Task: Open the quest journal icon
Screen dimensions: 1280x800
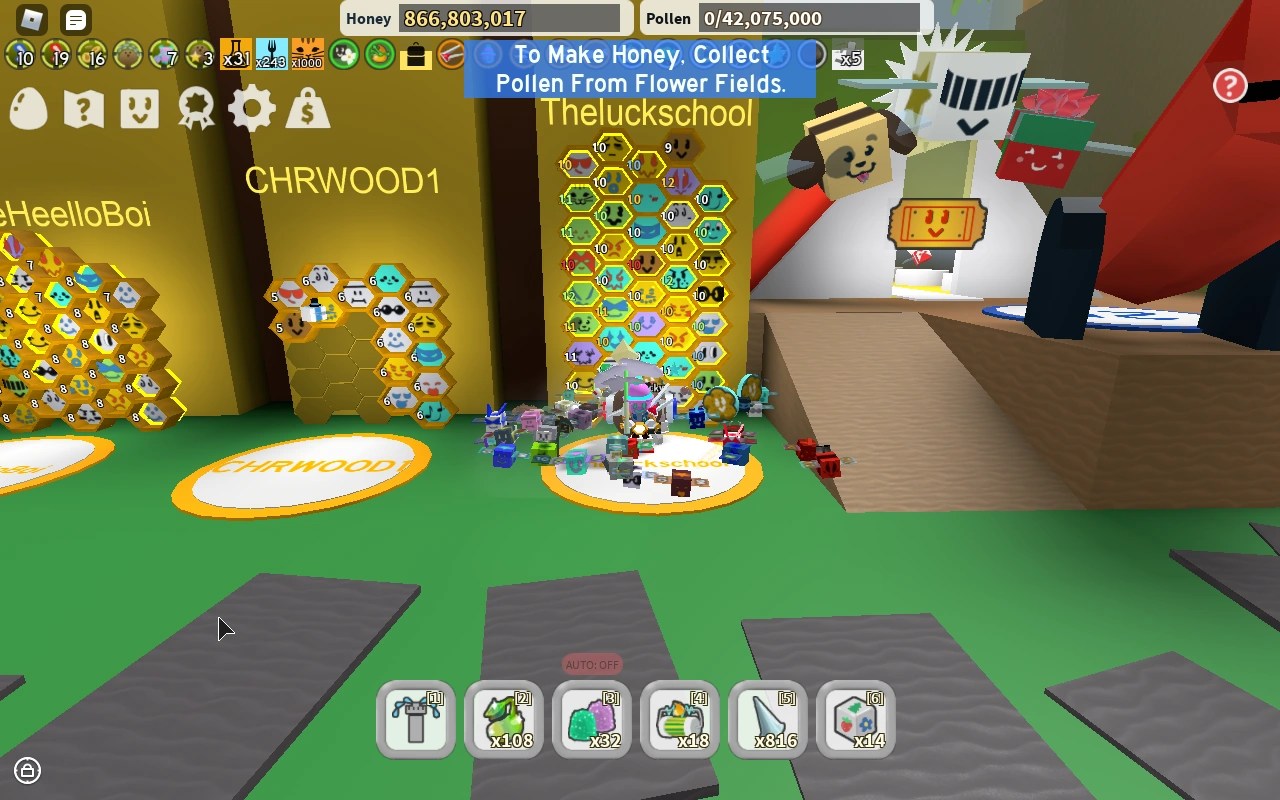Action: pyautogui.click(x=84, y=109)
